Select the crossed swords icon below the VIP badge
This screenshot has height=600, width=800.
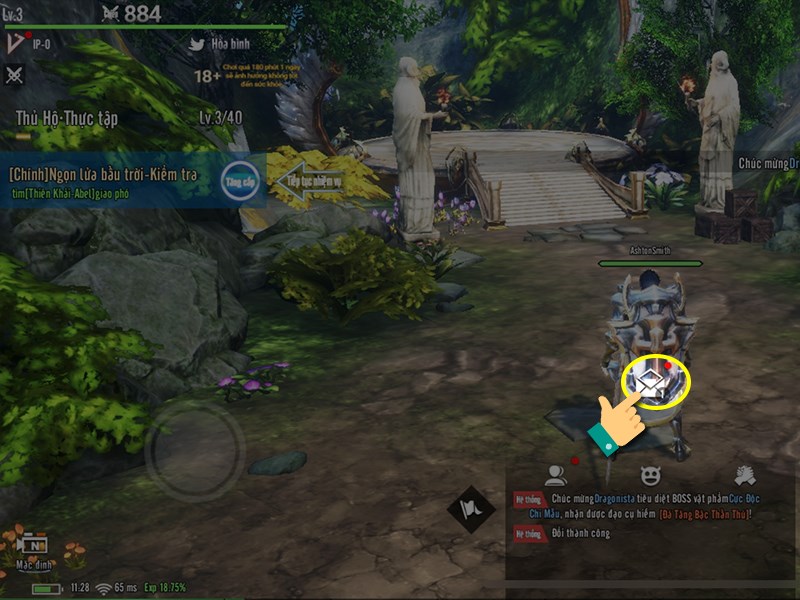[15, 75]
